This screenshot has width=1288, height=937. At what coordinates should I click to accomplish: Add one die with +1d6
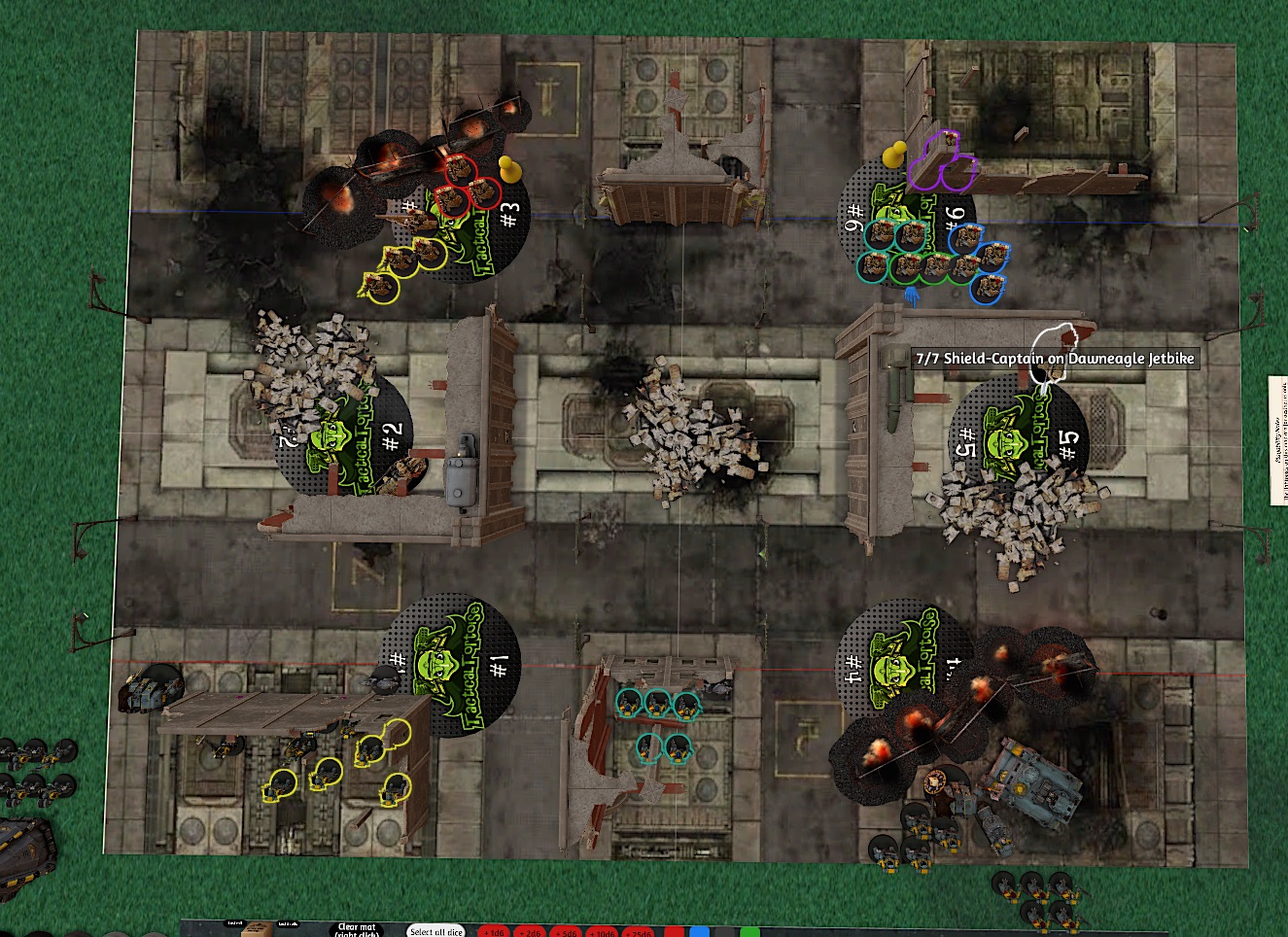pyautogui.click(x=494, y=932)
